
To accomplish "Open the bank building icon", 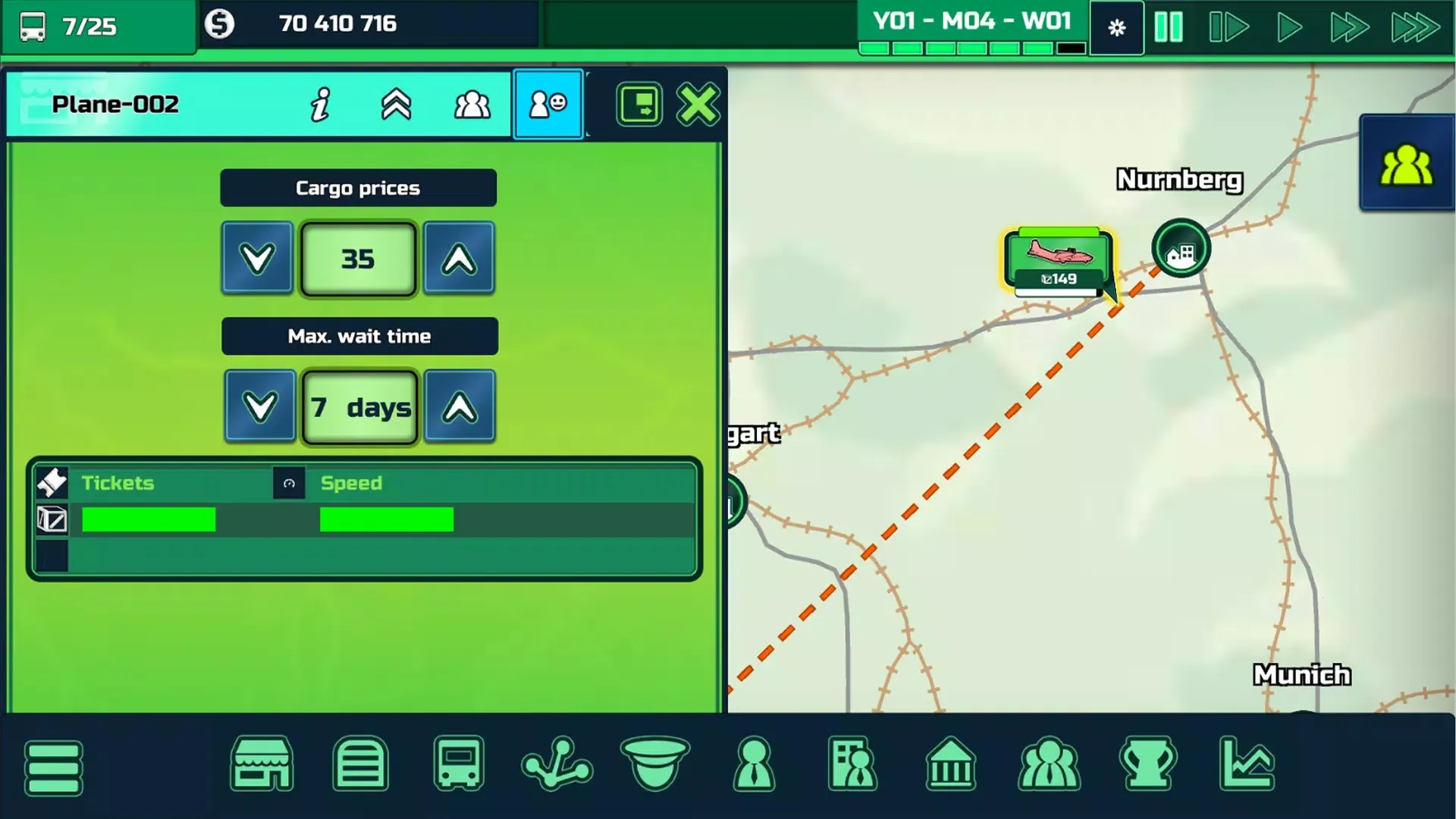I will pos(951,764).
